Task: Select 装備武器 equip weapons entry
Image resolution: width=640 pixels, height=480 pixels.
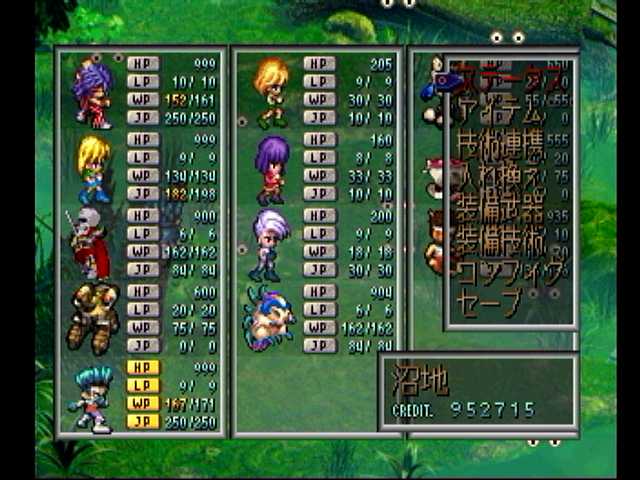Action: pos(500,210)
